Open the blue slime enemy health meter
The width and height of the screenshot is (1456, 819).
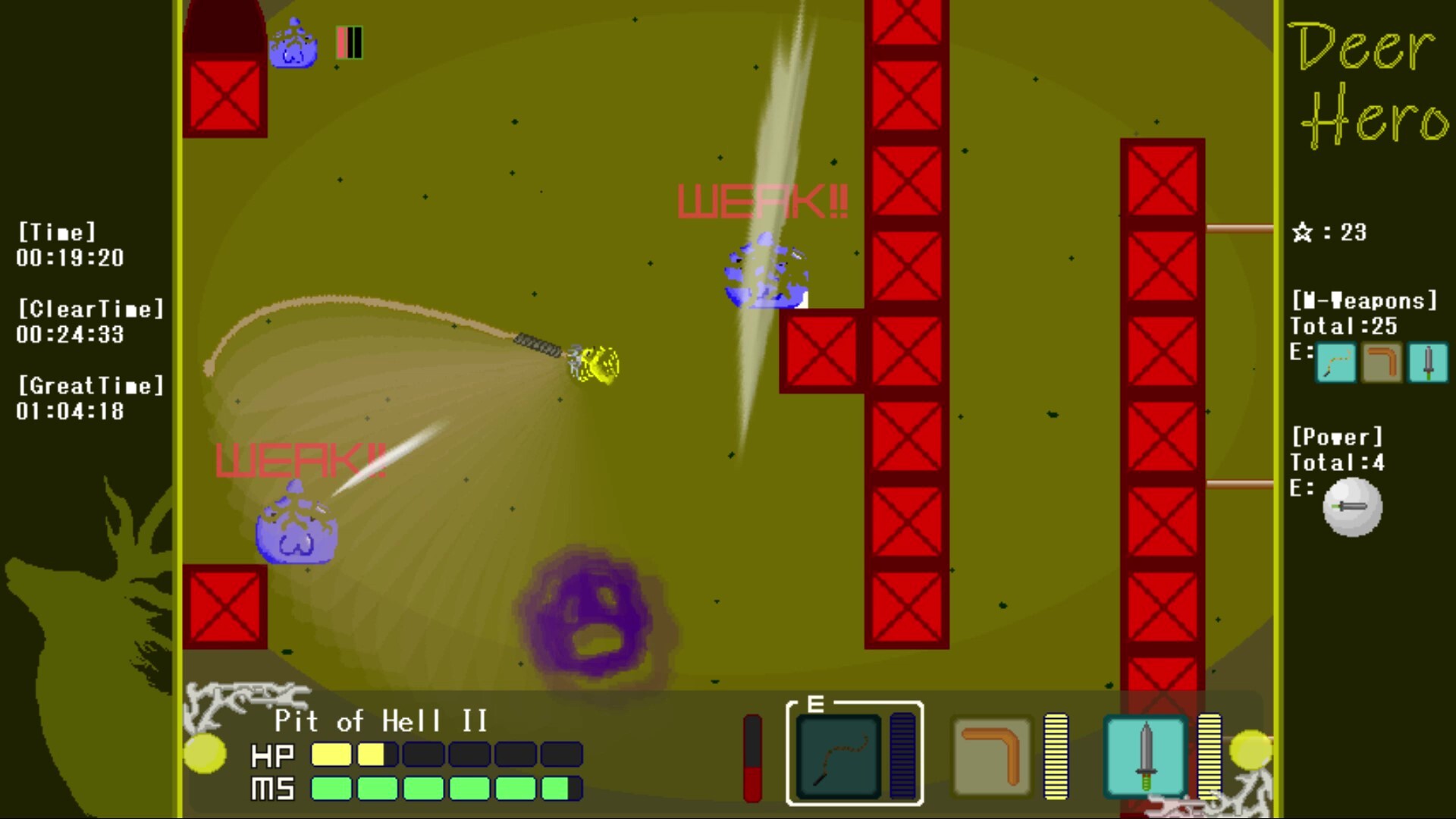pos(347,42)
